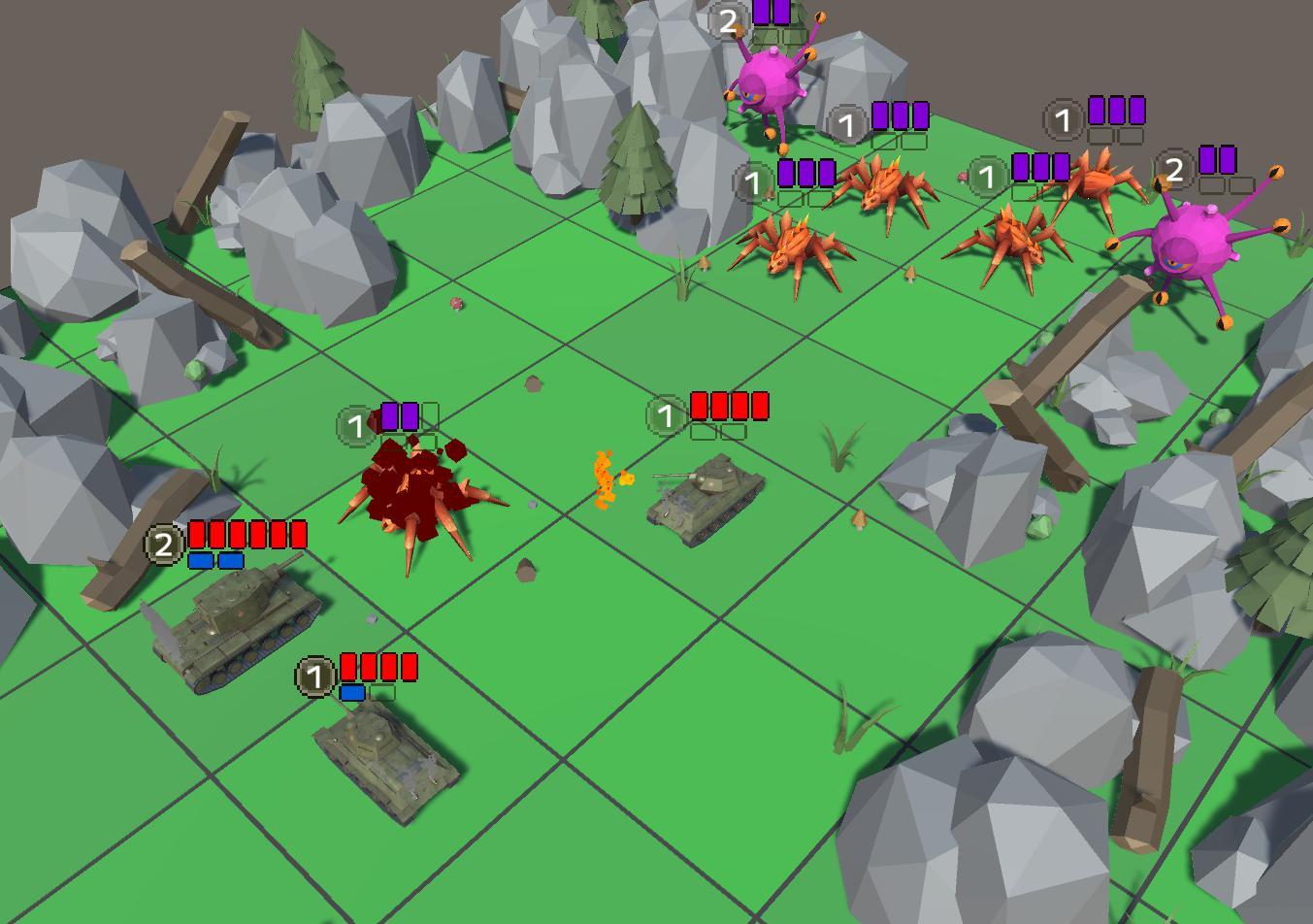Click the blue ability bar under the KV tank
The width and height of the screenshot is (1313, 924).
click(214, 561)
